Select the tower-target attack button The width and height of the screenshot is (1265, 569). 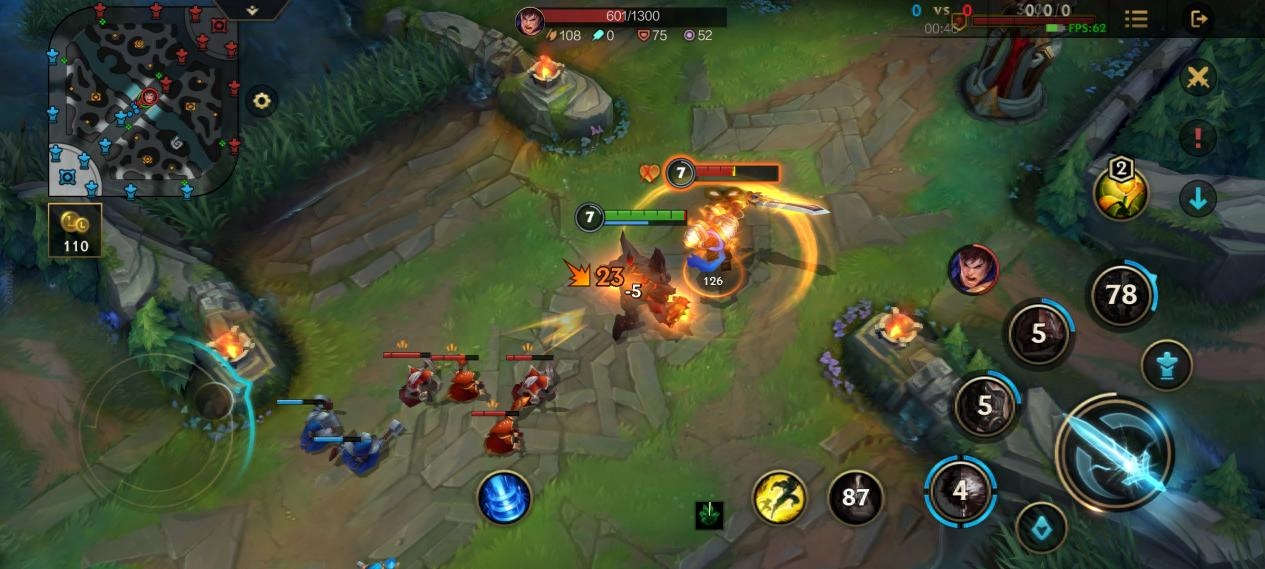tap(1166, 364)
